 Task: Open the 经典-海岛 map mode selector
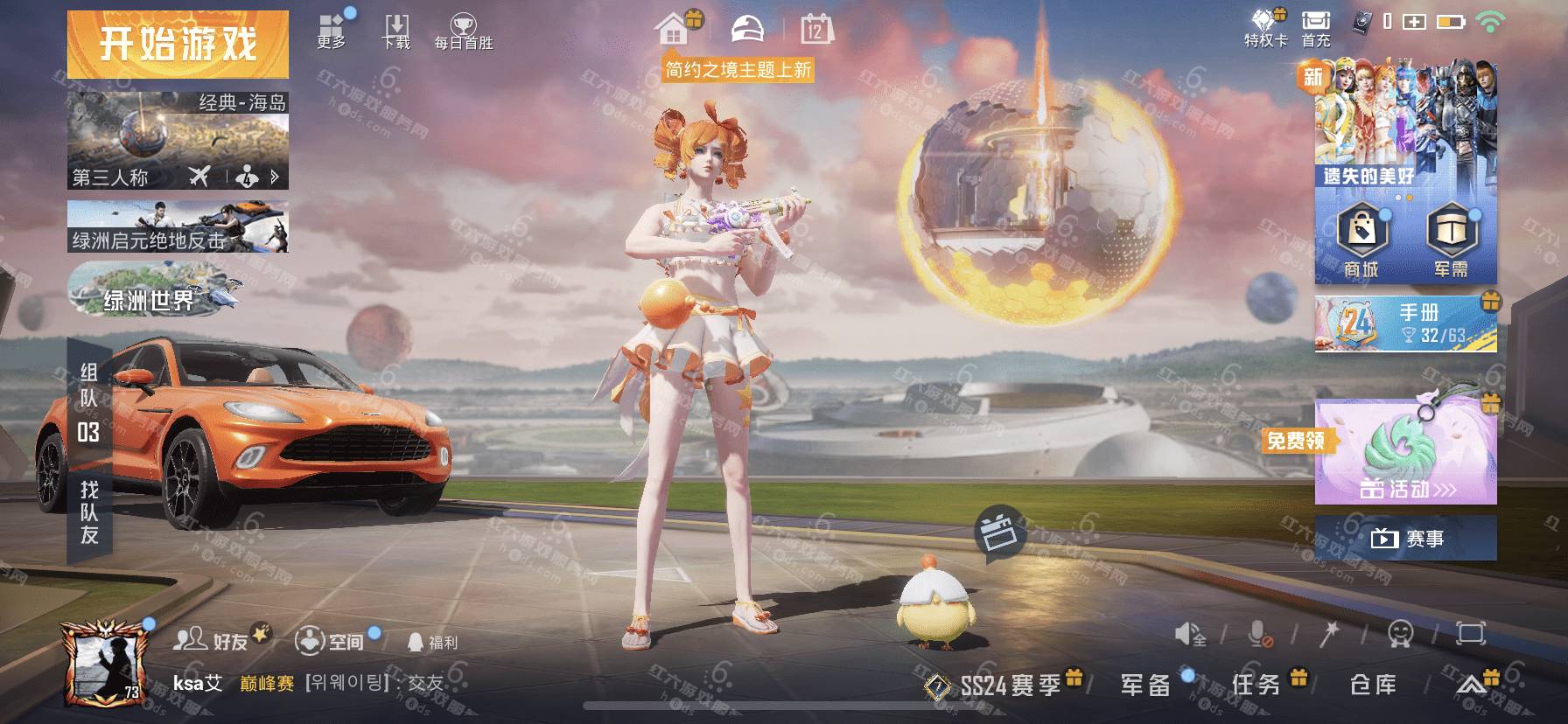pos(178,140)
